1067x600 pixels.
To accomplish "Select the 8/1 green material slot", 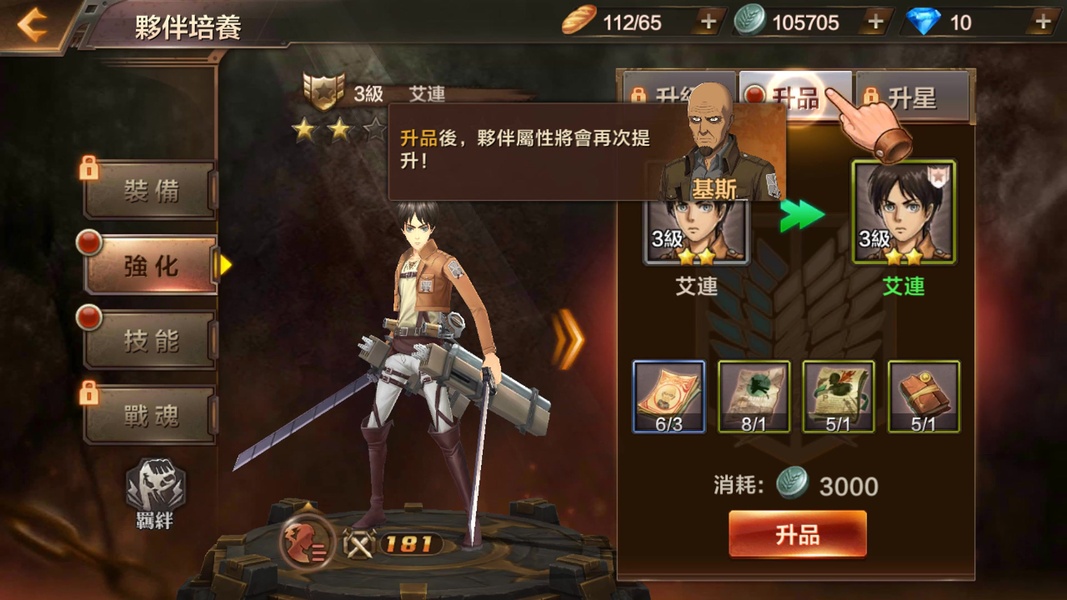I will coord(754,397).
